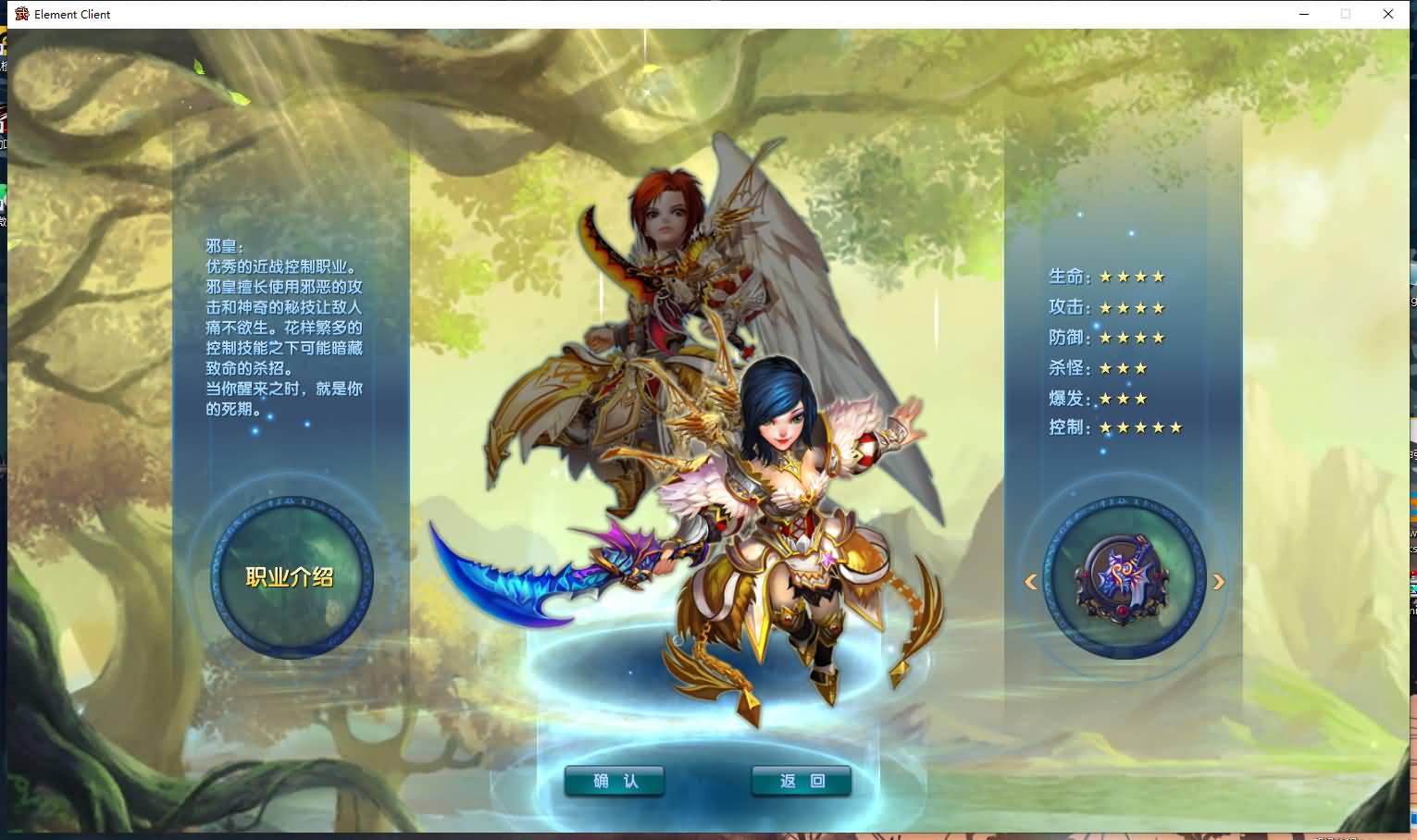The image size is (1417, 840).
Task: Open the 职业介绍 class introduction circle
Action: click(x=288, y=575)
